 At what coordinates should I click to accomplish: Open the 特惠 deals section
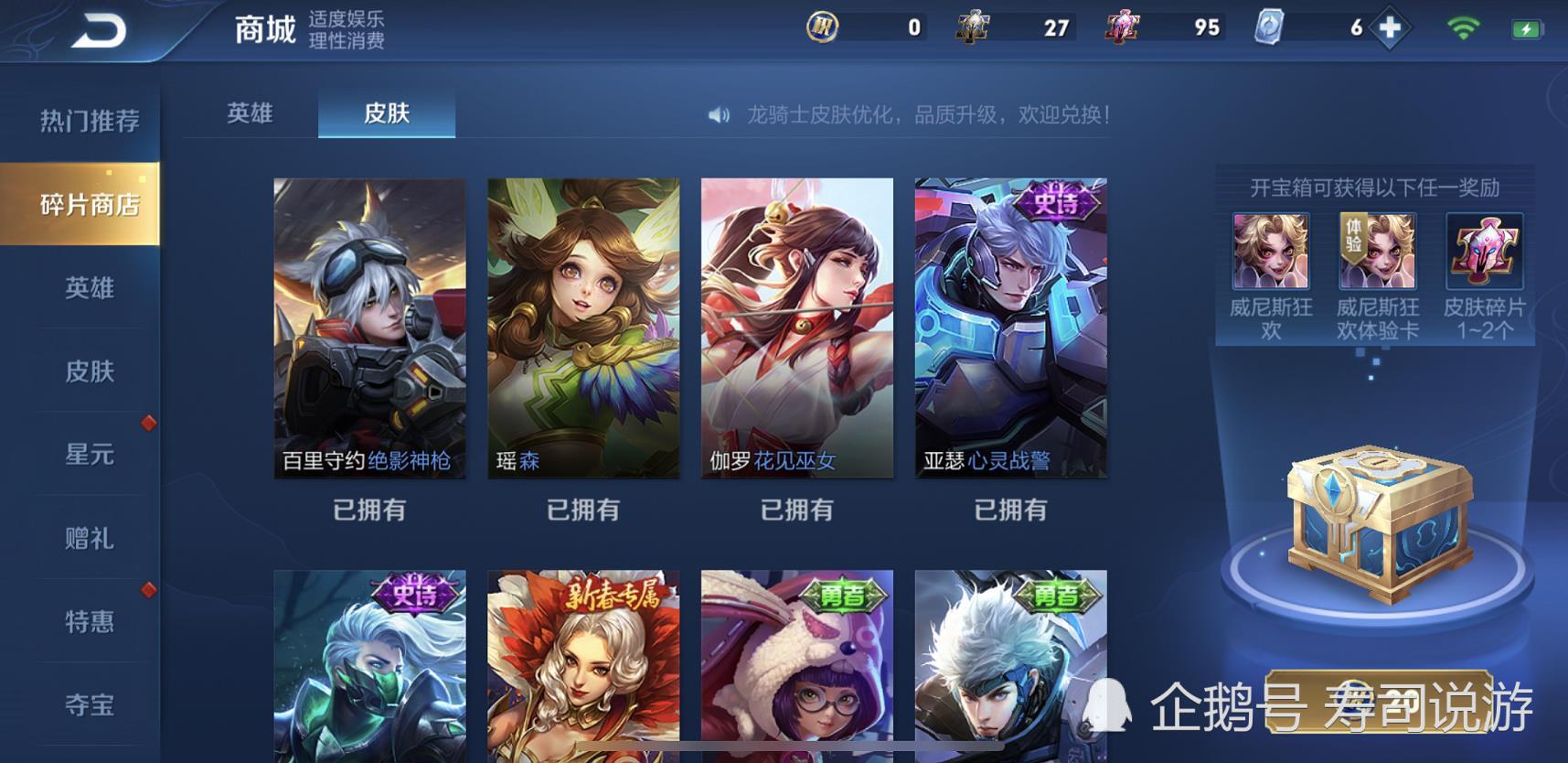[89, 622]
